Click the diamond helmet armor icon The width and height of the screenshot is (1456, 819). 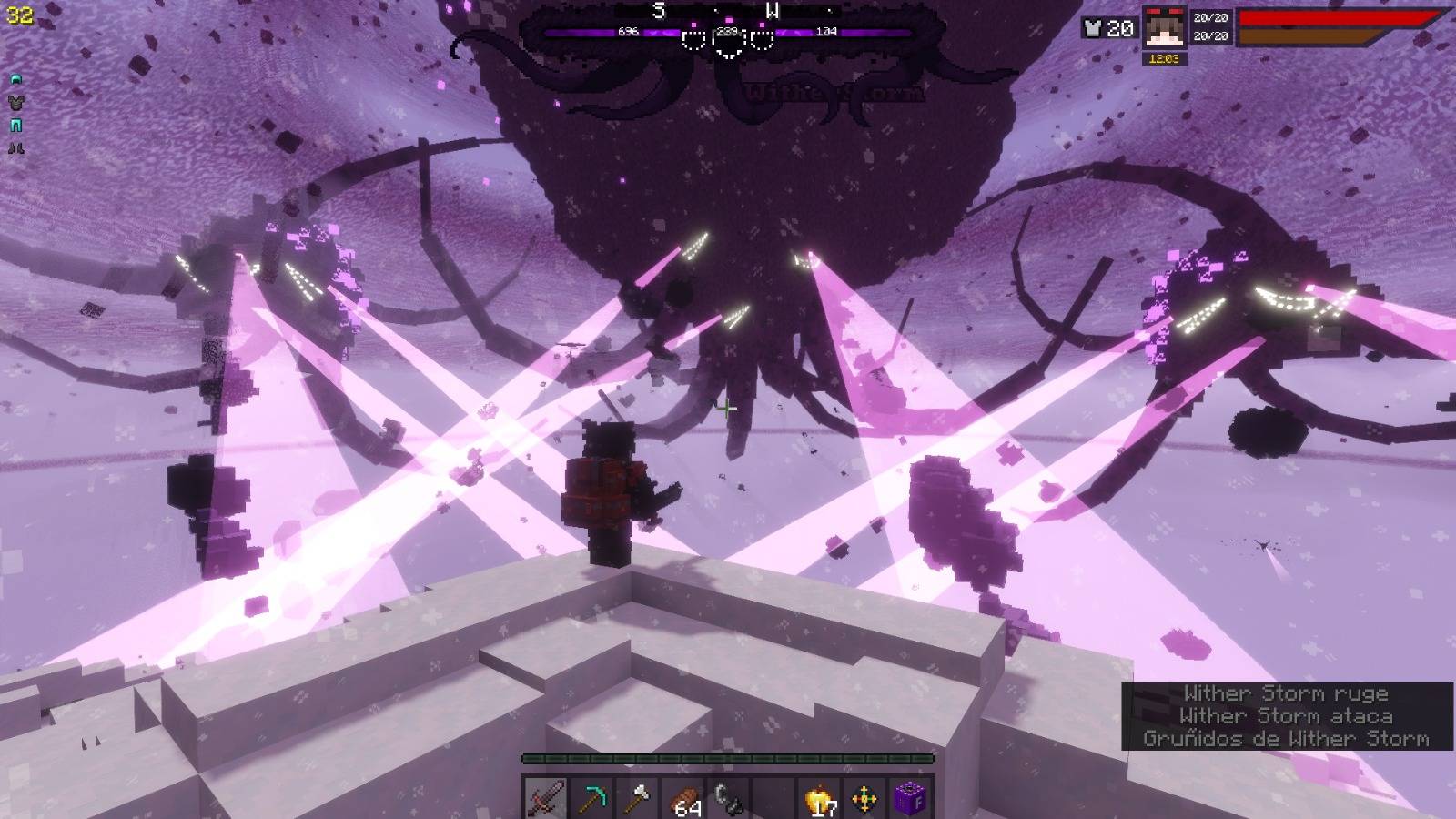tap(15, 80)
